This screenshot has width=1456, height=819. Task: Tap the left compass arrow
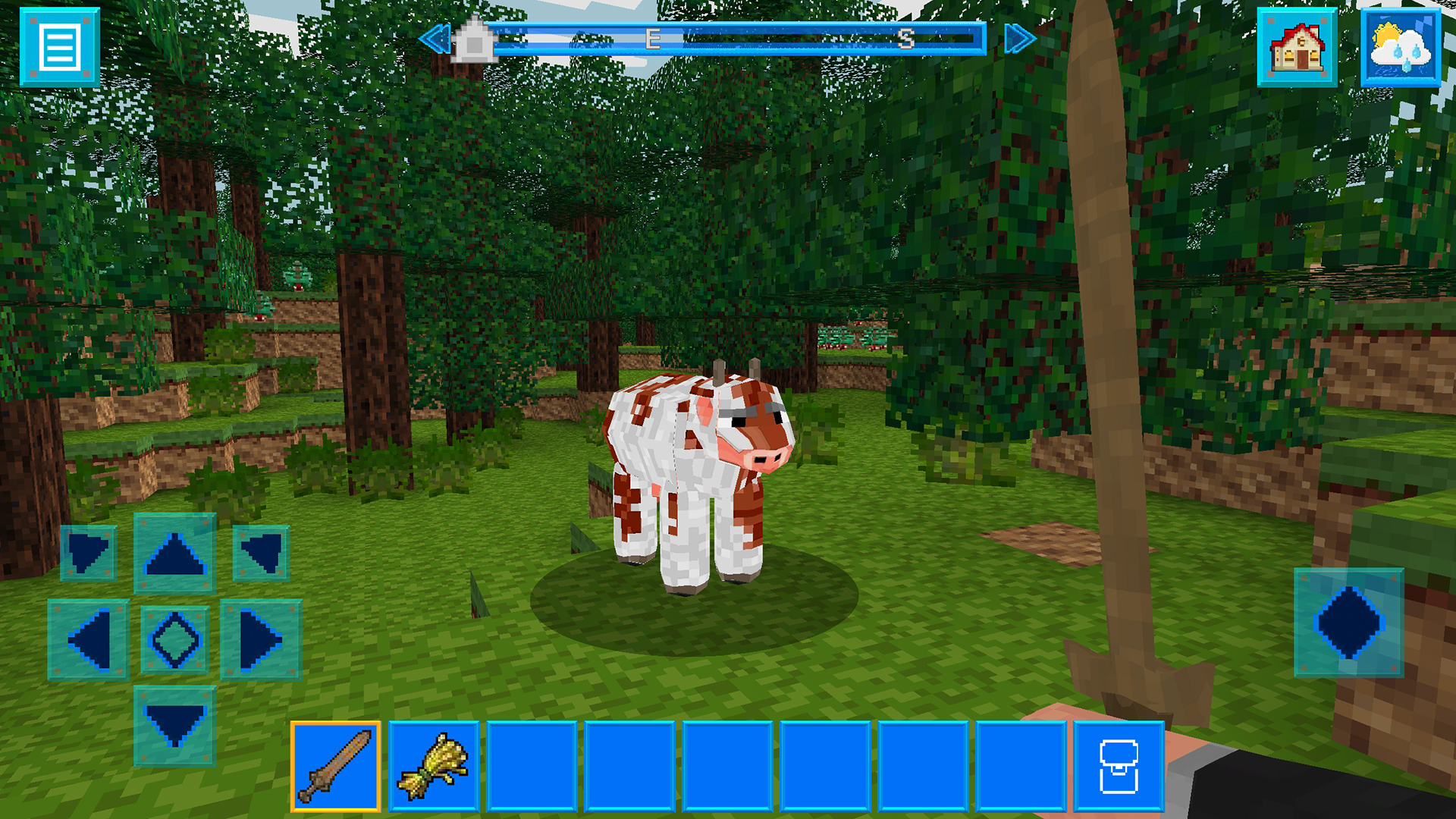click(437, 36)
